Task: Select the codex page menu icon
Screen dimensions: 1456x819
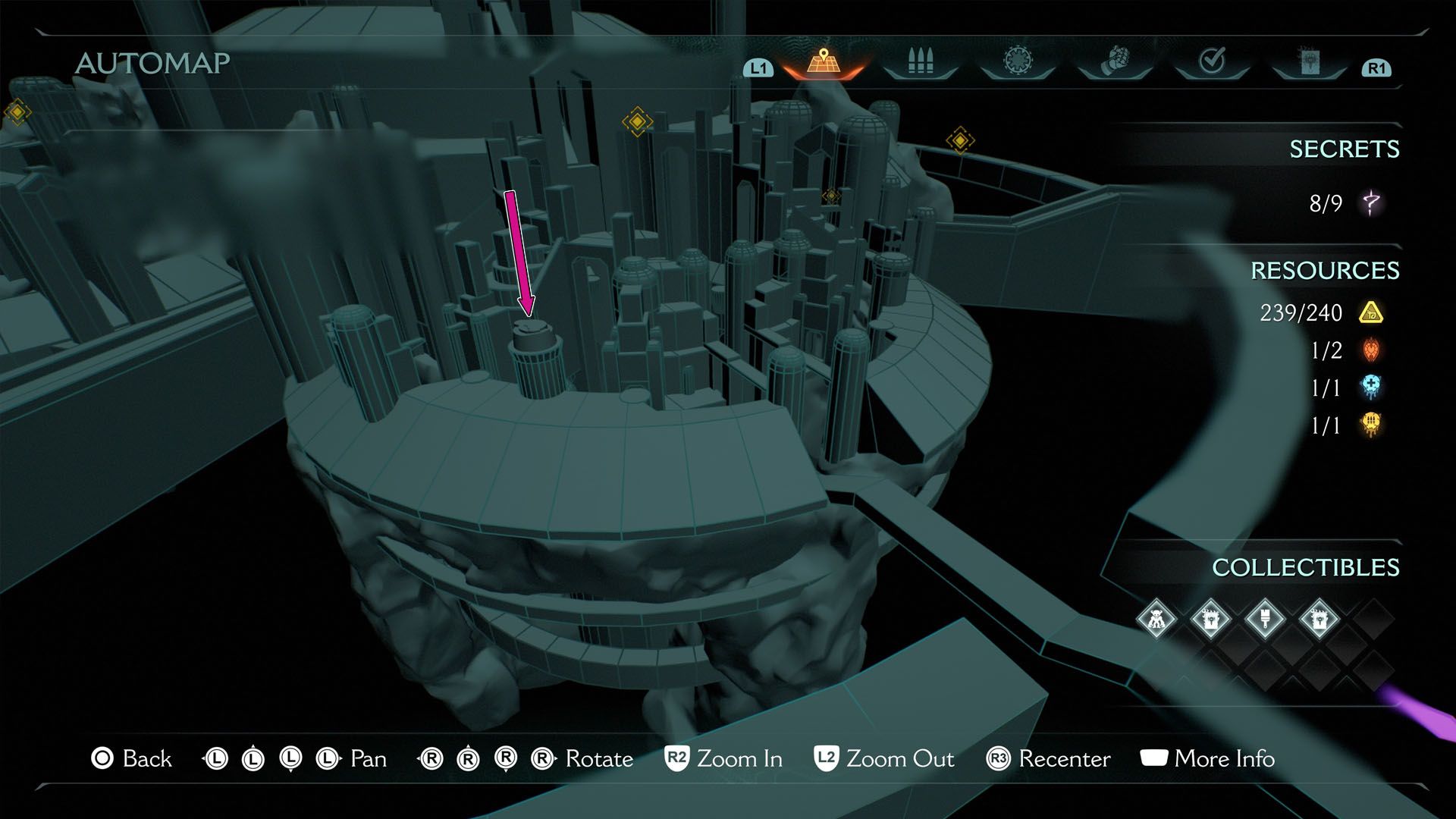Action: (1310, 61)
